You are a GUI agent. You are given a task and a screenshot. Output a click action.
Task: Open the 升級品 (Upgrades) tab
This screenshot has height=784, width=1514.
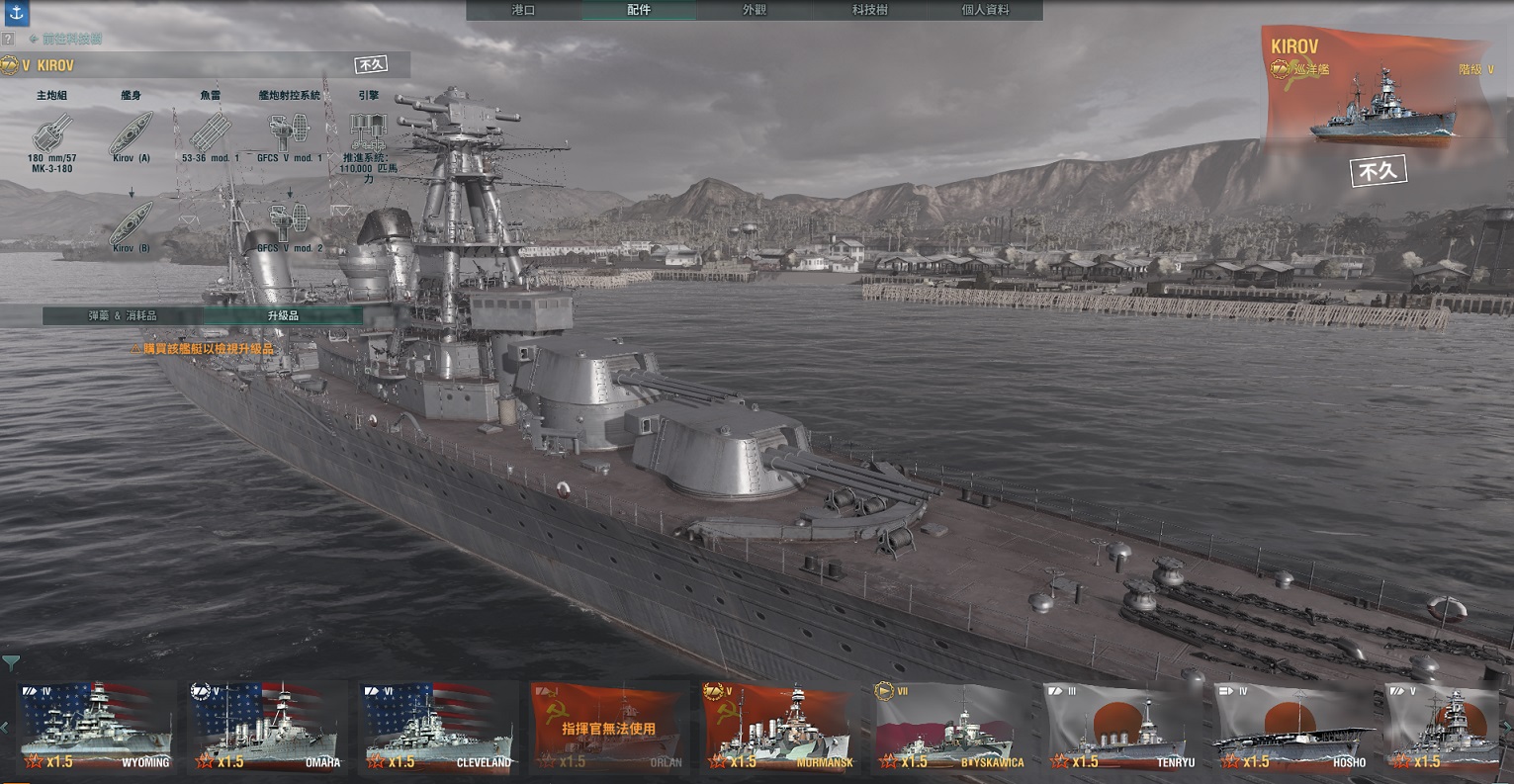283,315
